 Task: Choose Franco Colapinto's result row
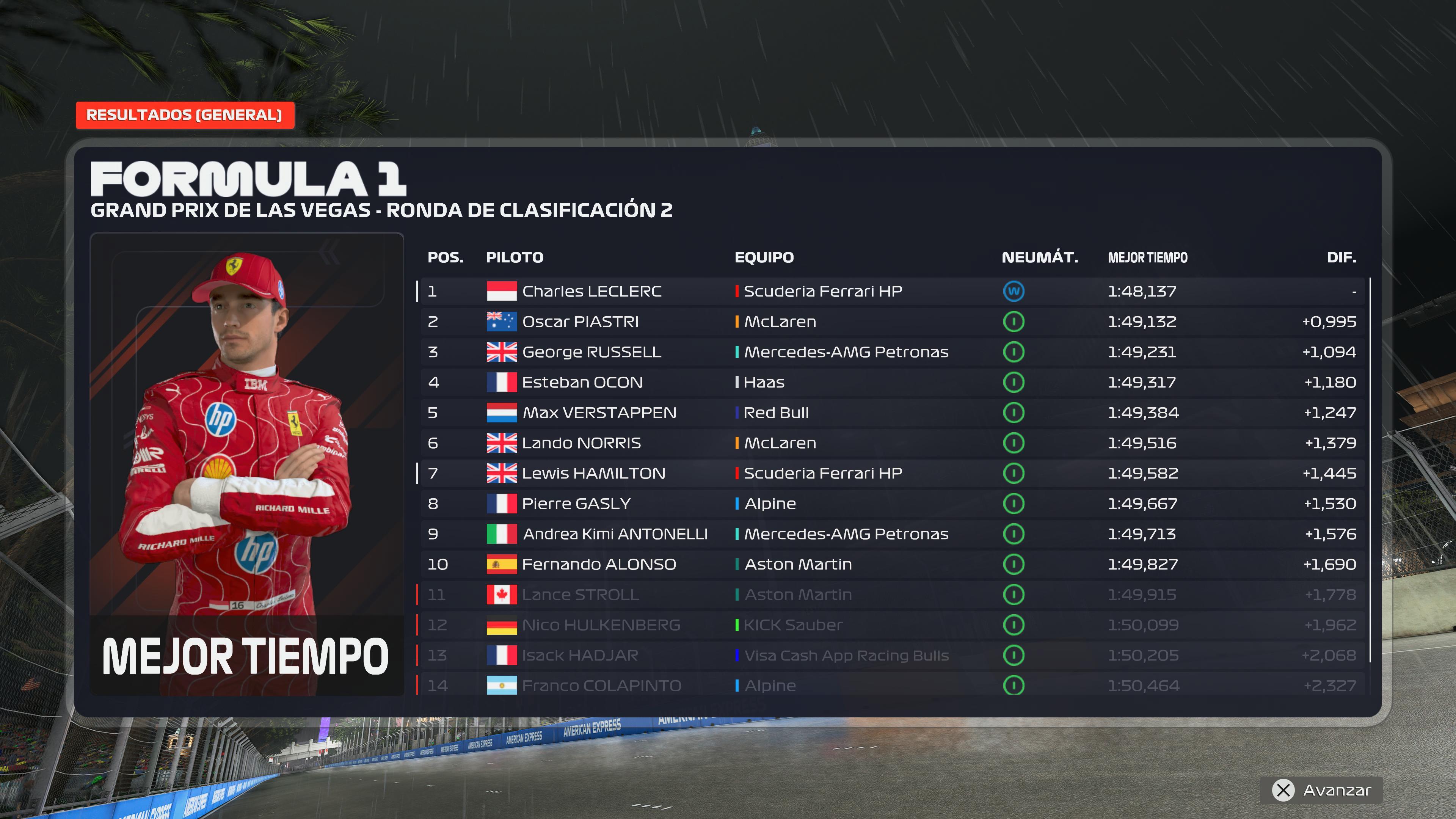[x=891, y=685]
